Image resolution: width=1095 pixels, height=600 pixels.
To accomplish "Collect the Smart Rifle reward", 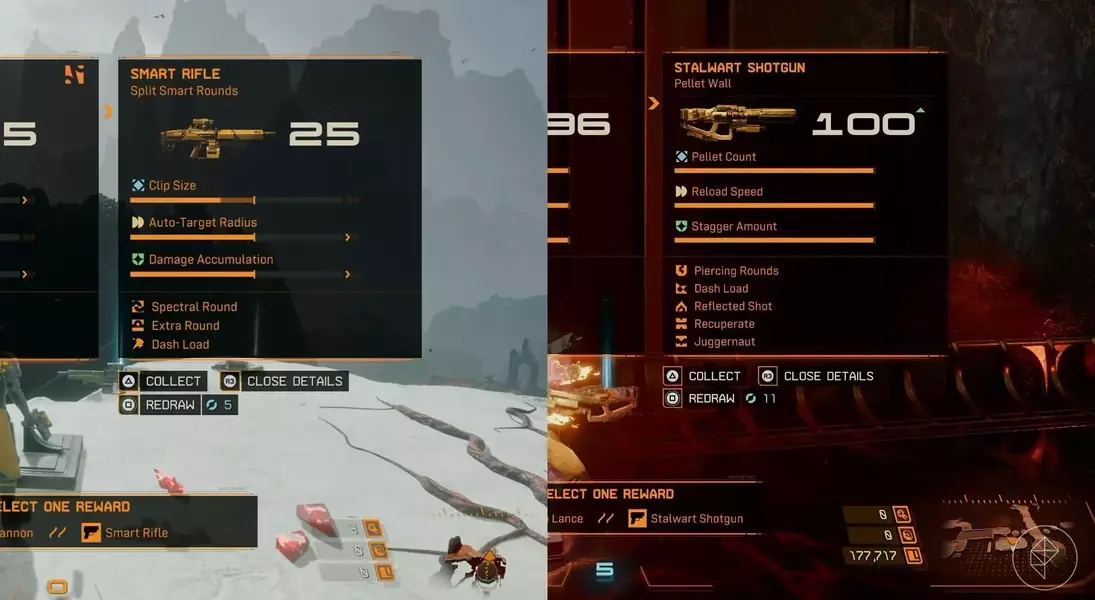I will coord(163,381).
